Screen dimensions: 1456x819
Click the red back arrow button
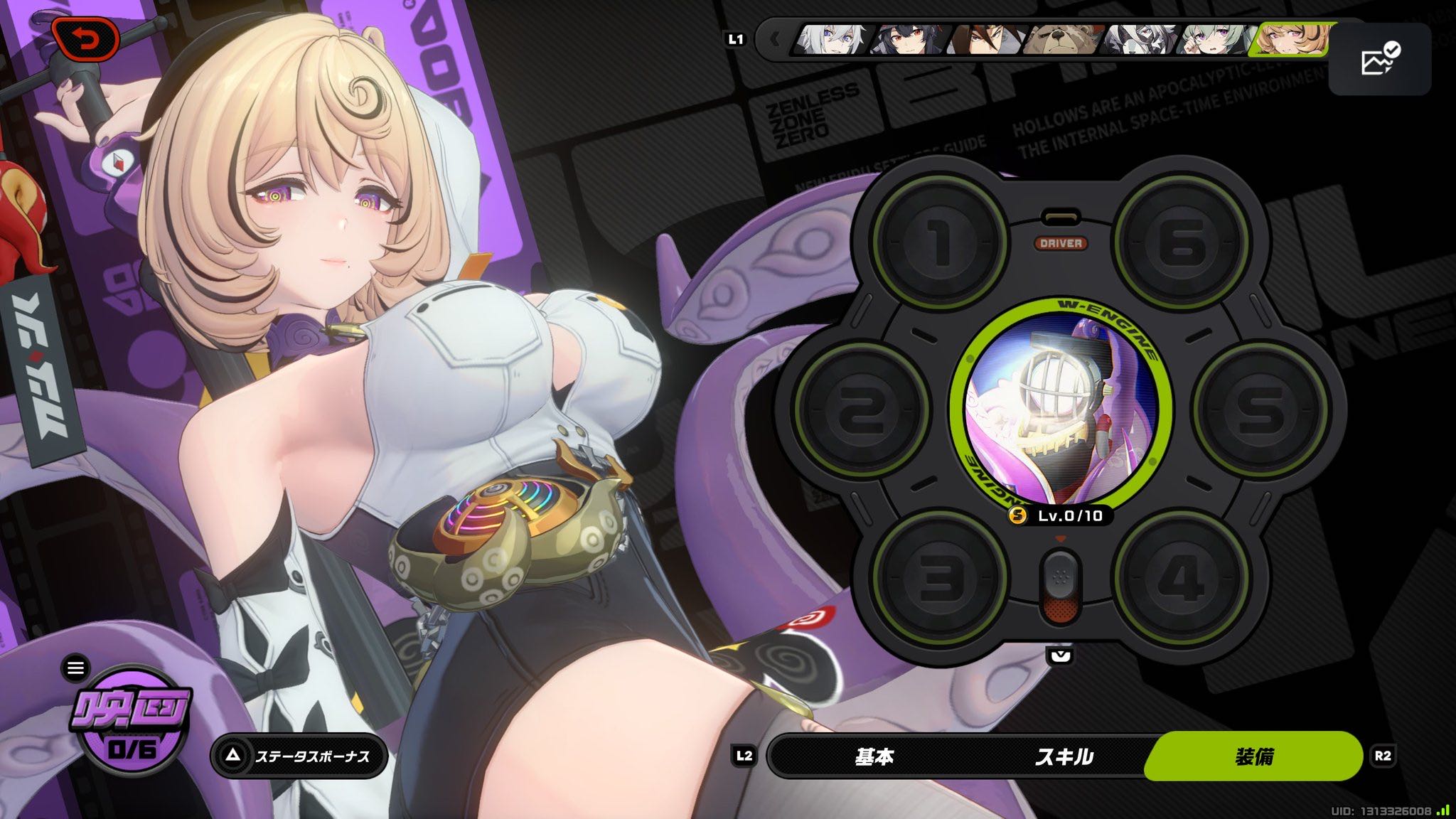[85, 40]
